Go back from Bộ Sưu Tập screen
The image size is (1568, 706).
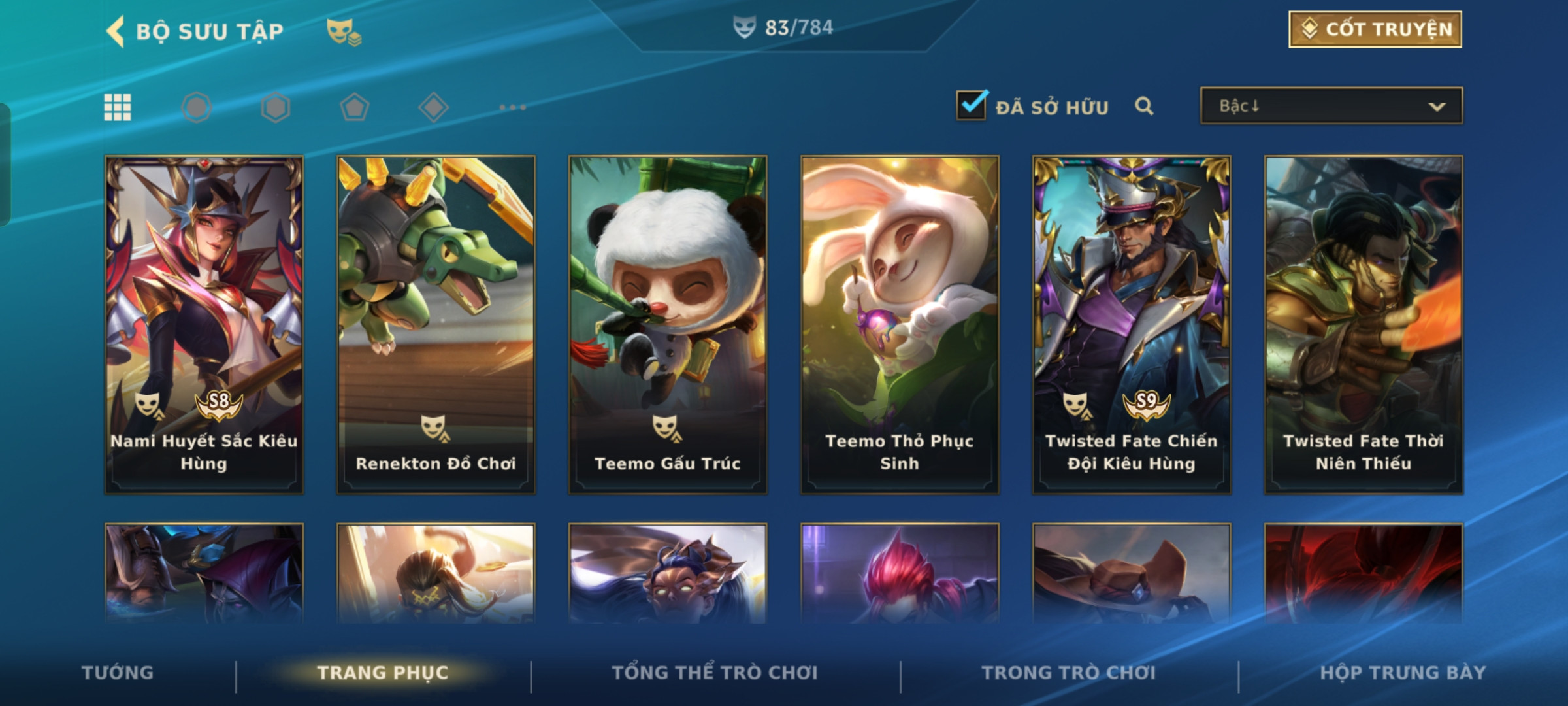[x=116, y=31]
